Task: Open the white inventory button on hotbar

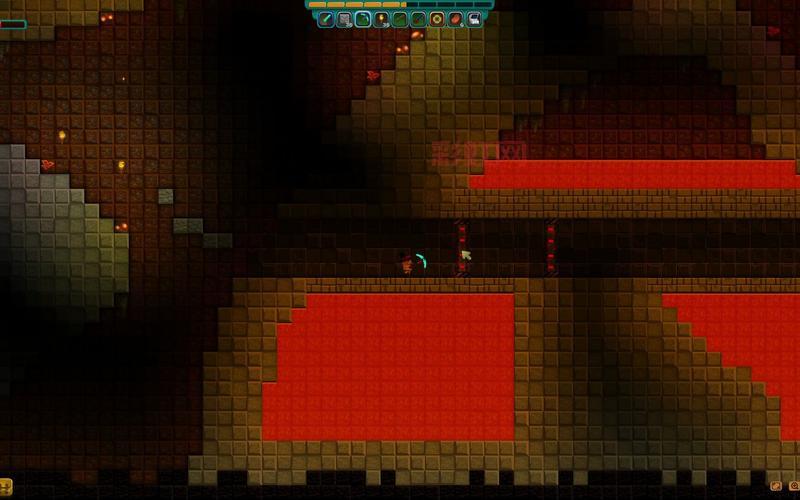Action: pos(474,18)
